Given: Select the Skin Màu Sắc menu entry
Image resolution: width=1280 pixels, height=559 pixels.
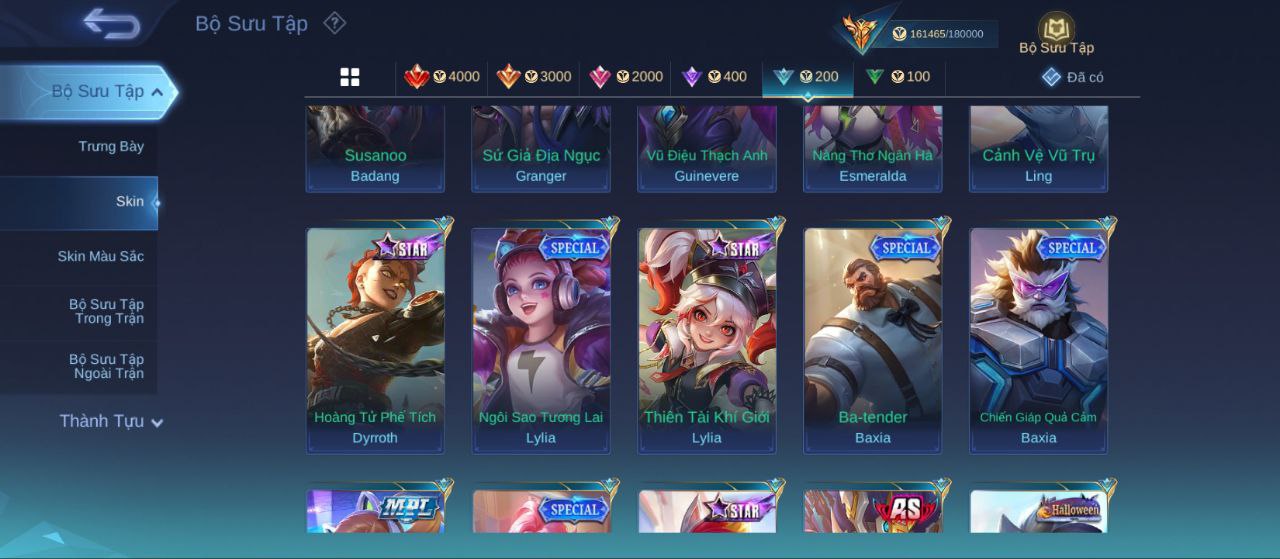Looking at the screenshot, I should (x=100, y=257).
